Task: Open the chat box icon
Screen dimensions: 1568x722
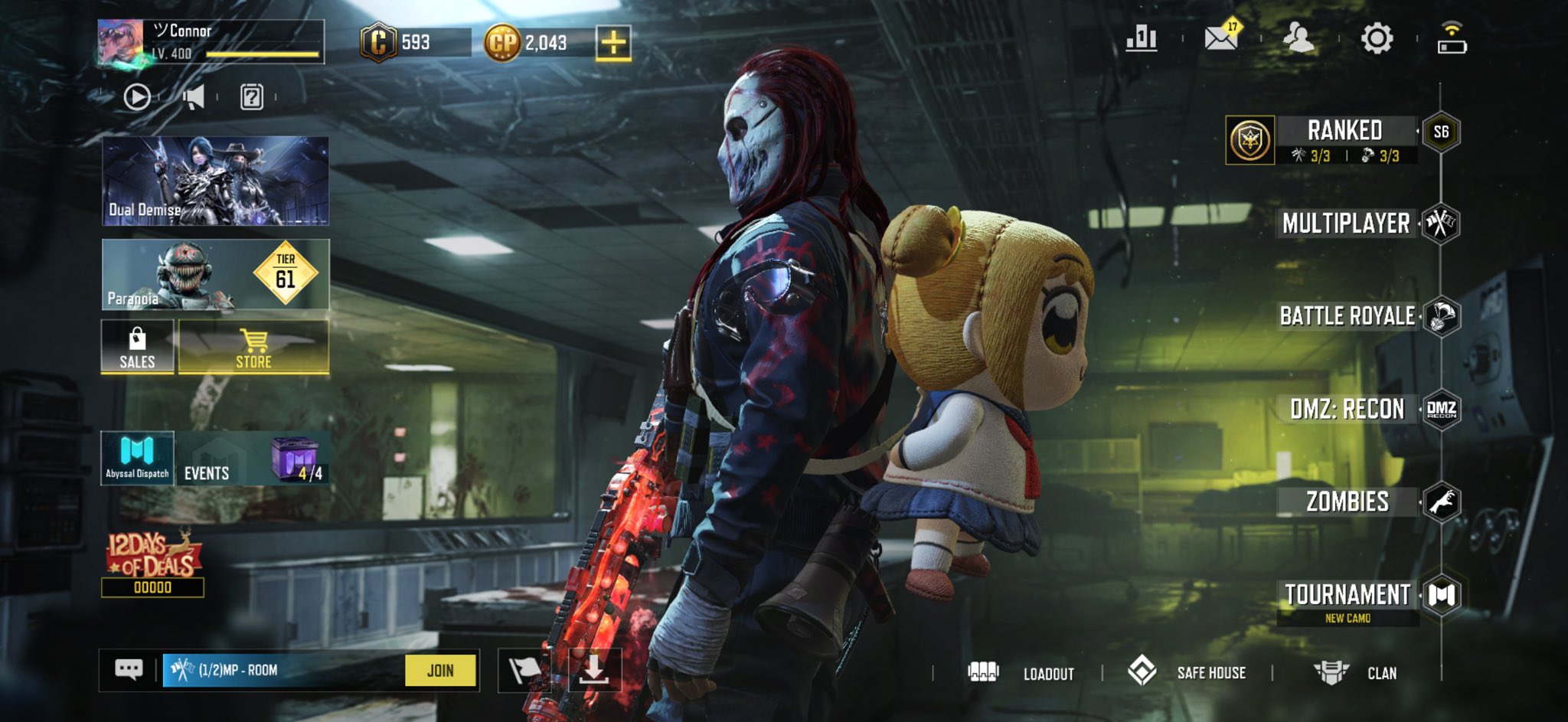Action: (x=129, y=671)
